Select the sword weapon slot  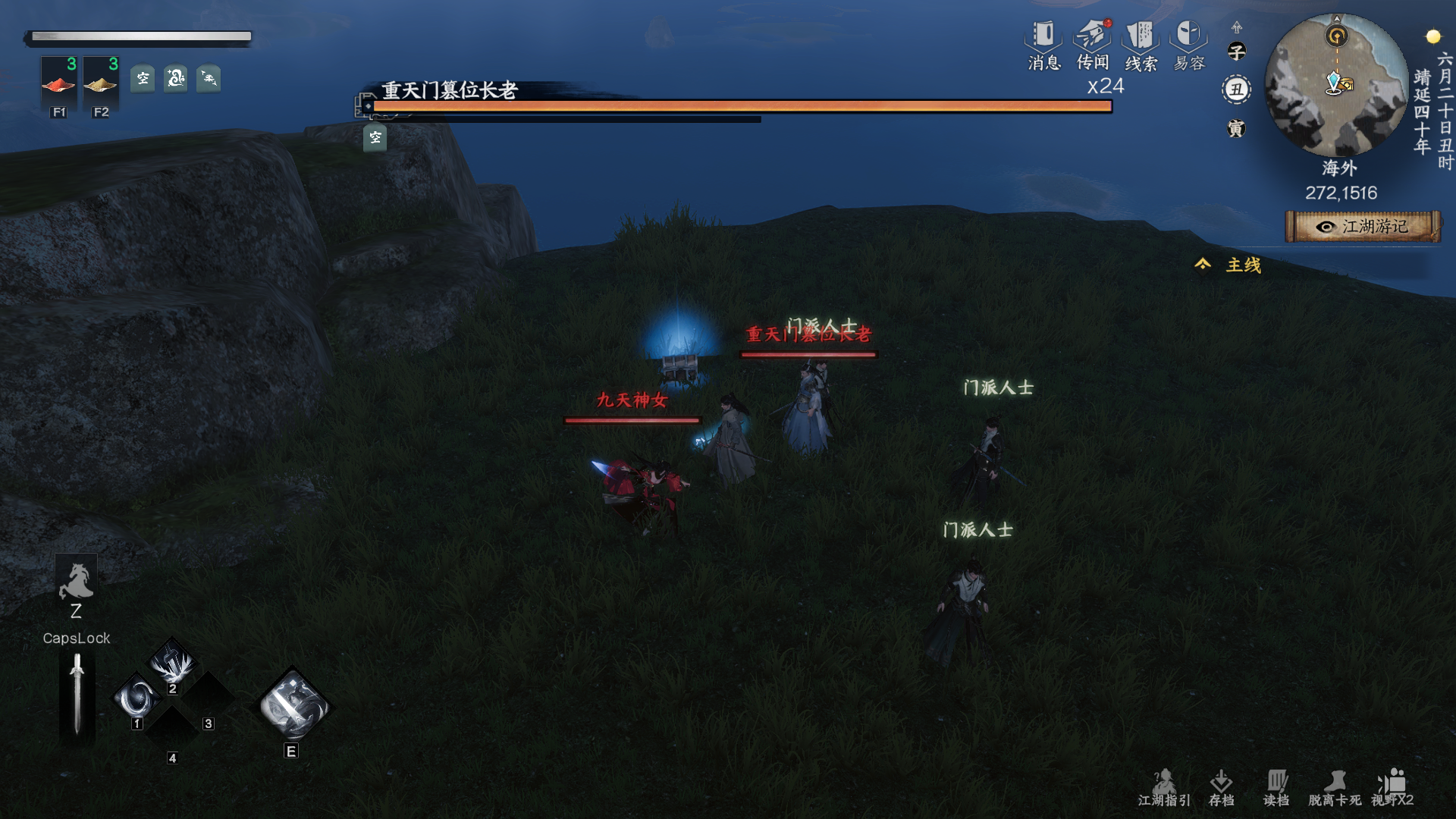coord(77,695)
